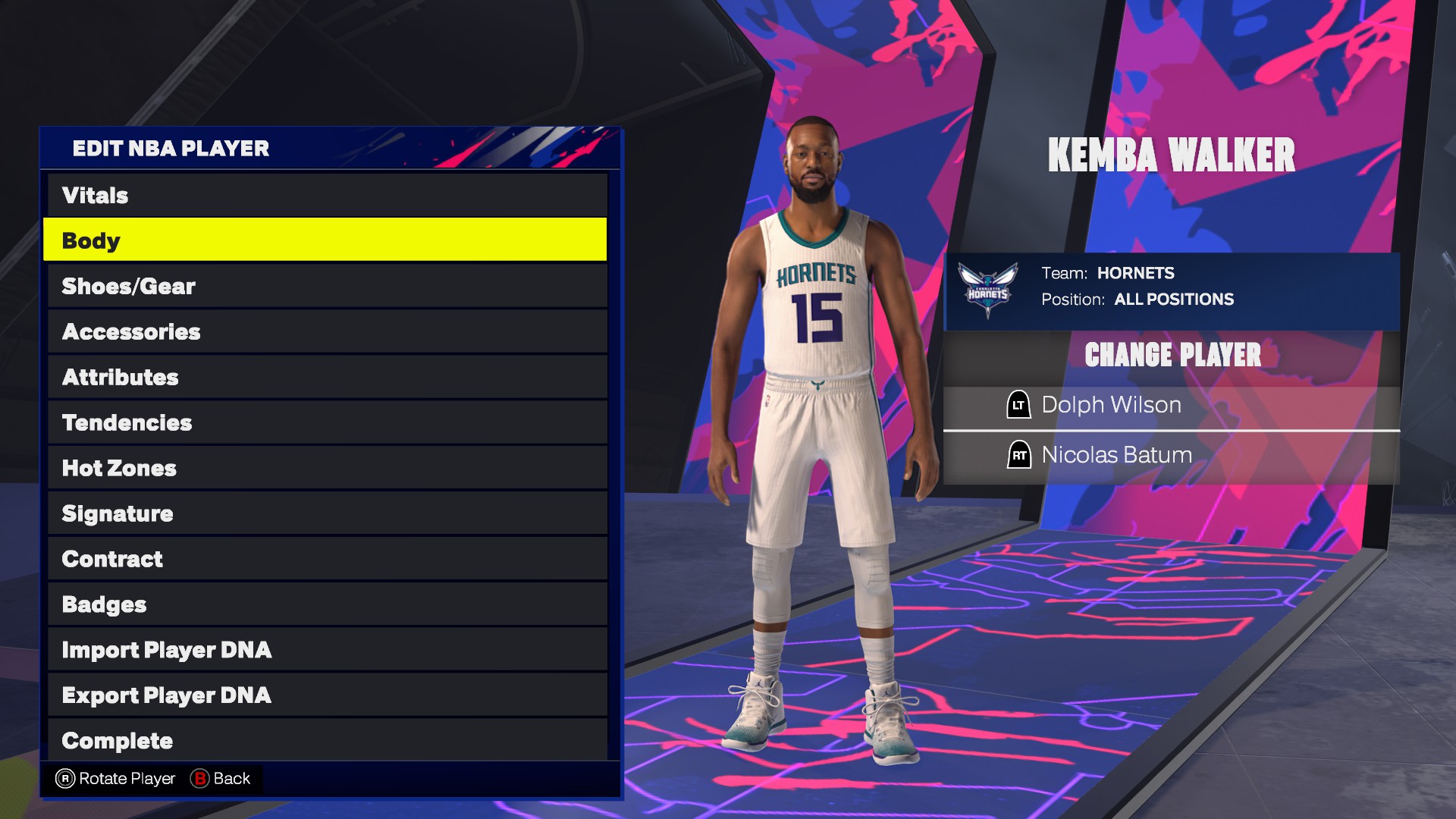Open the Signature options
Image resolution: width=1456 pixels, height=819 pixels.
coord(326,513)
